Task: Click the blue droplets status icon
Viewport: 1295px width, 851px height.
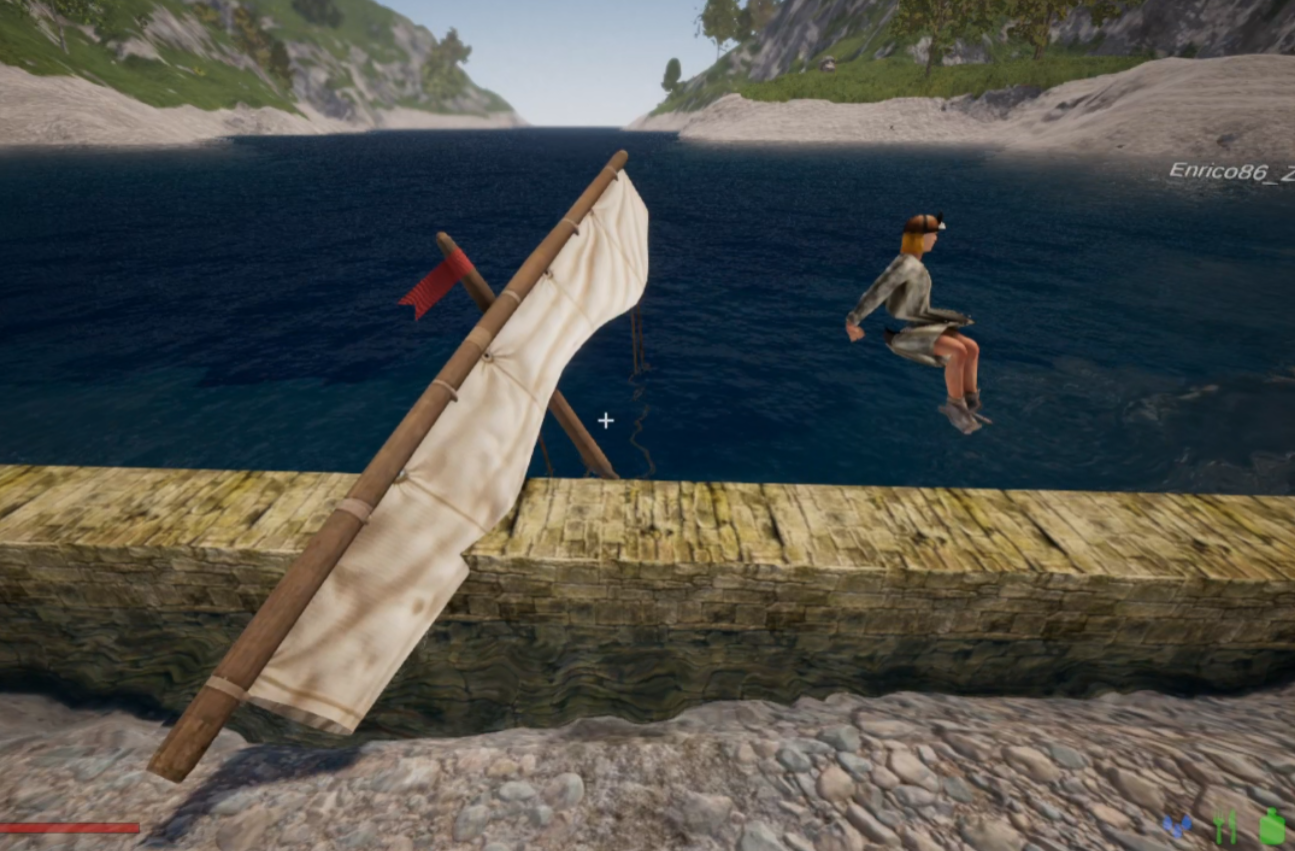Action: (x=1178, y=827)
